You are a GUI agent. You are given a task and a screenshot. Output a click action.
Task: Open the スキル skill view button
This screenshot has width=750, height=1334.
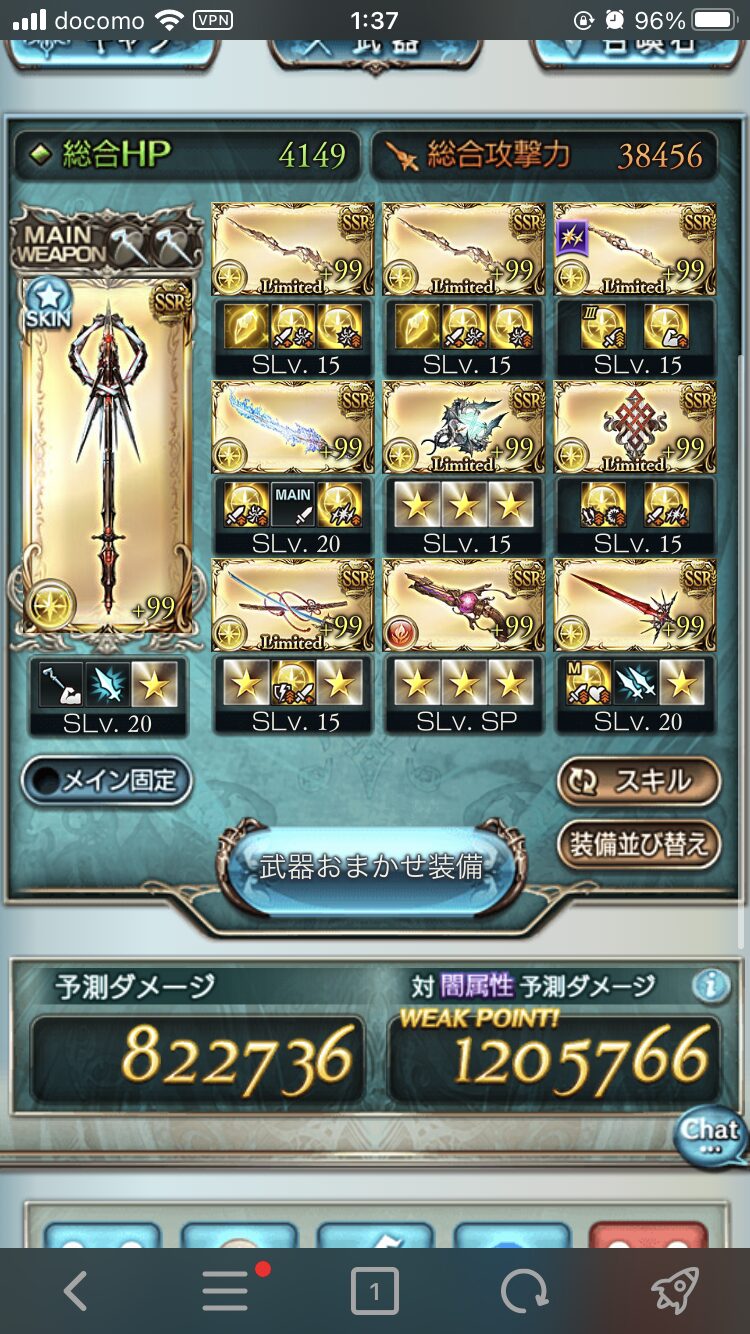pyautogui.click(x=638, y=781)
